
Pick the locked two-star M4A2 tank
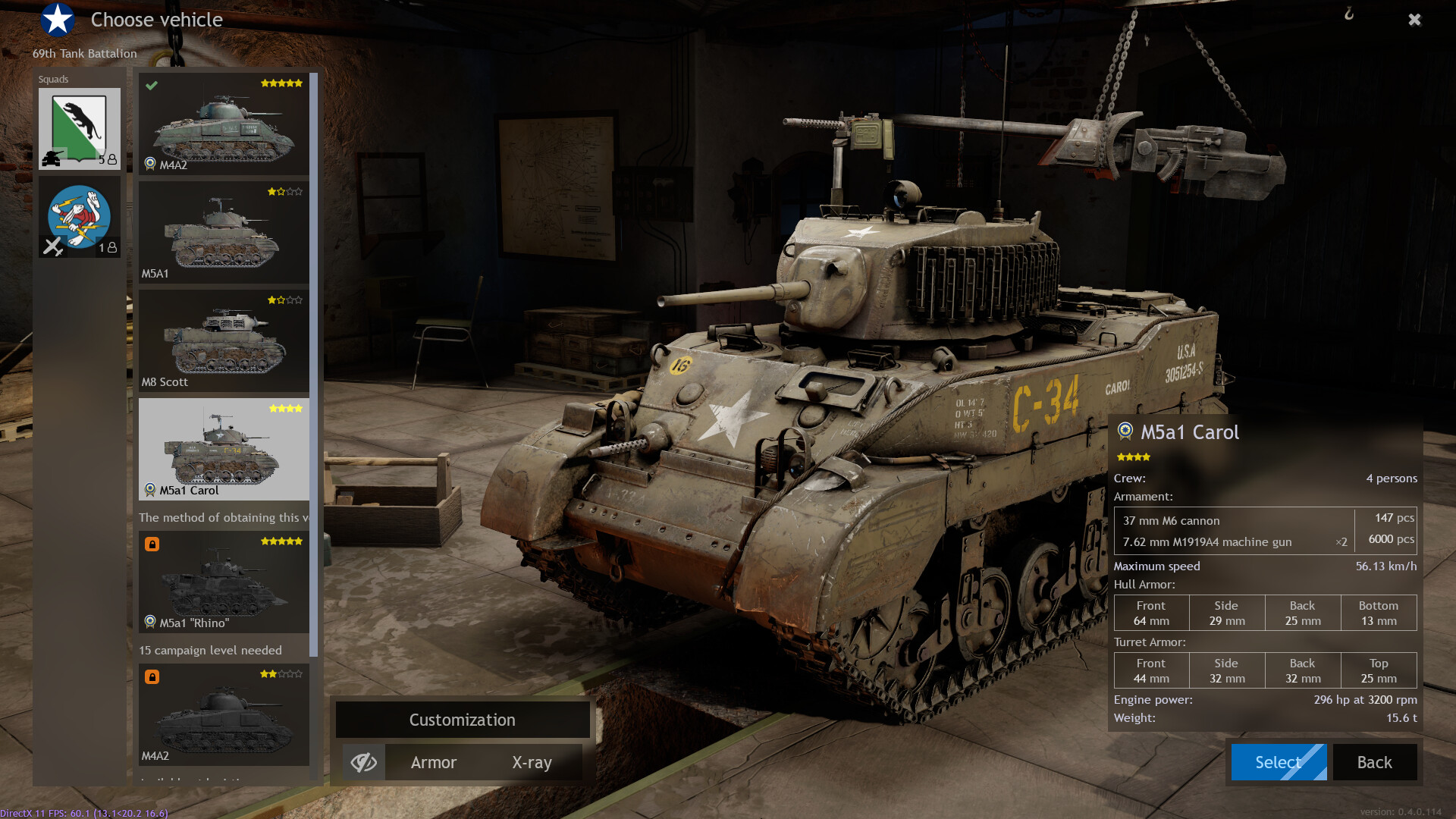(224, 715)
